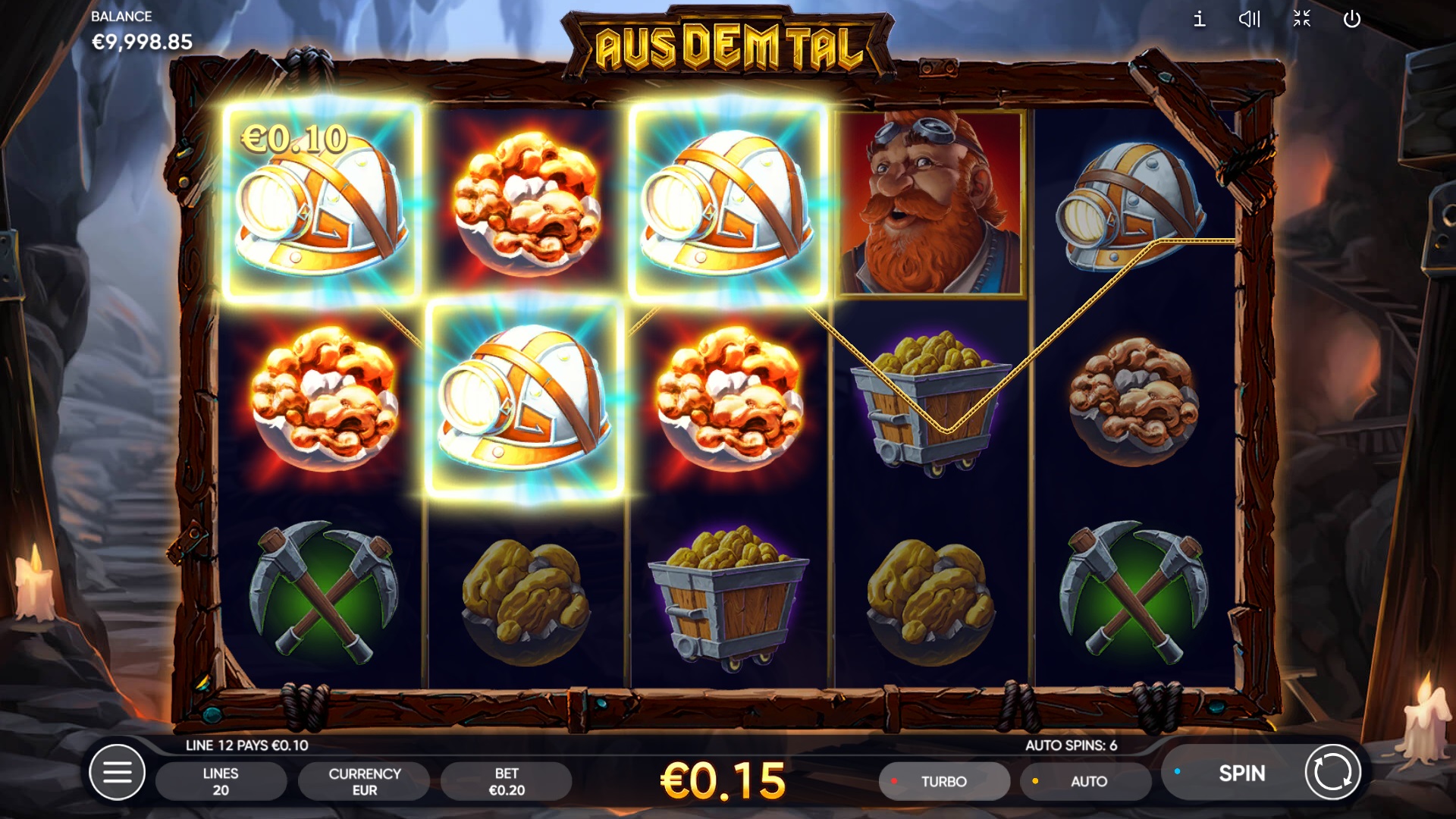This screenshot has height=819, width=1456.
Task: Toggle Turbo mode
Action: [x=943, y=781]
